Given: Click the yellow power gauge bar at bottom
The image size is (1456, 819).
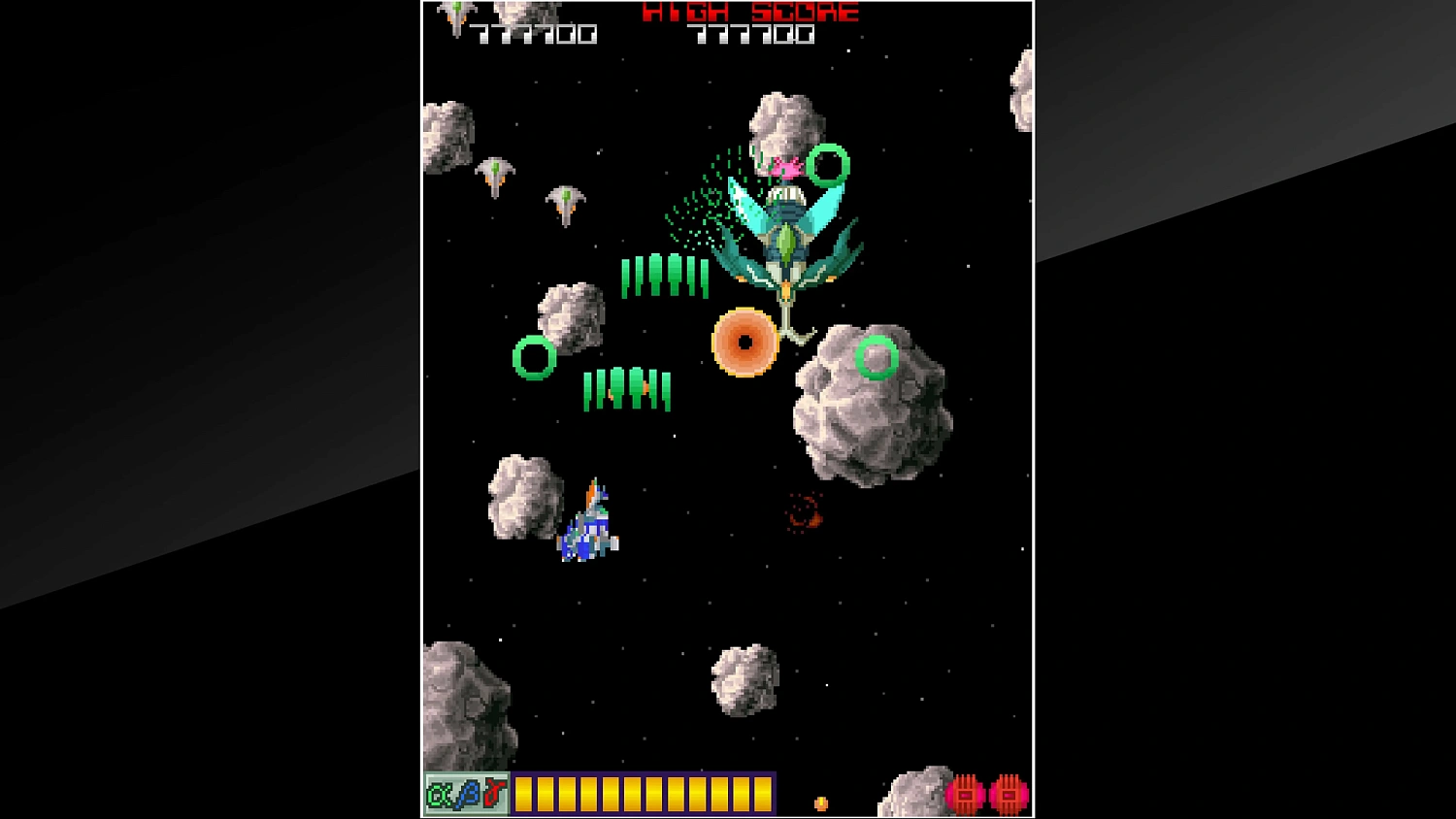Looking at the screenshot, I should pos(644,794).
